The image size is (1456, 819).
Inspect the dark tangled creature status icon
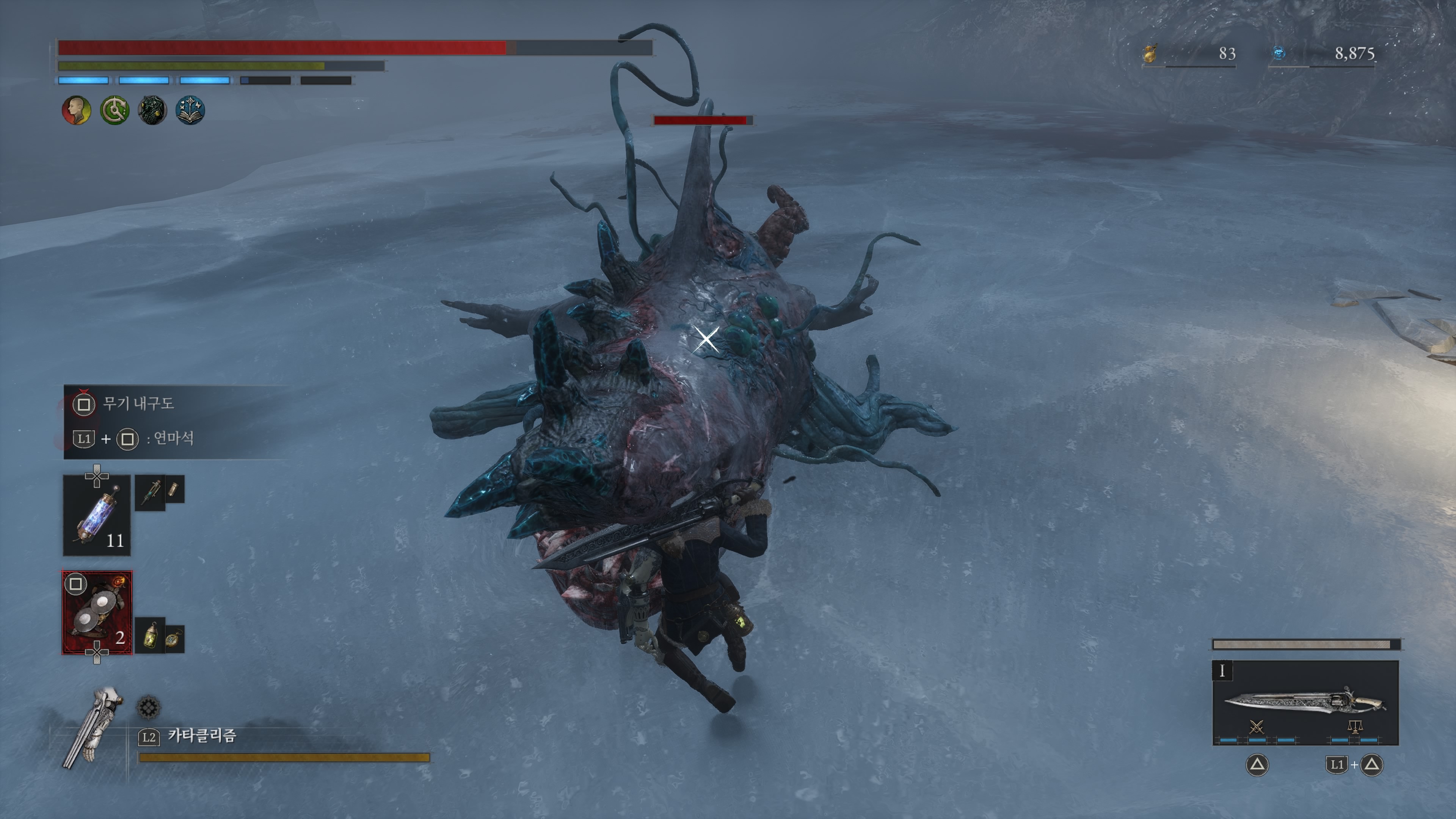click(152, 110)
